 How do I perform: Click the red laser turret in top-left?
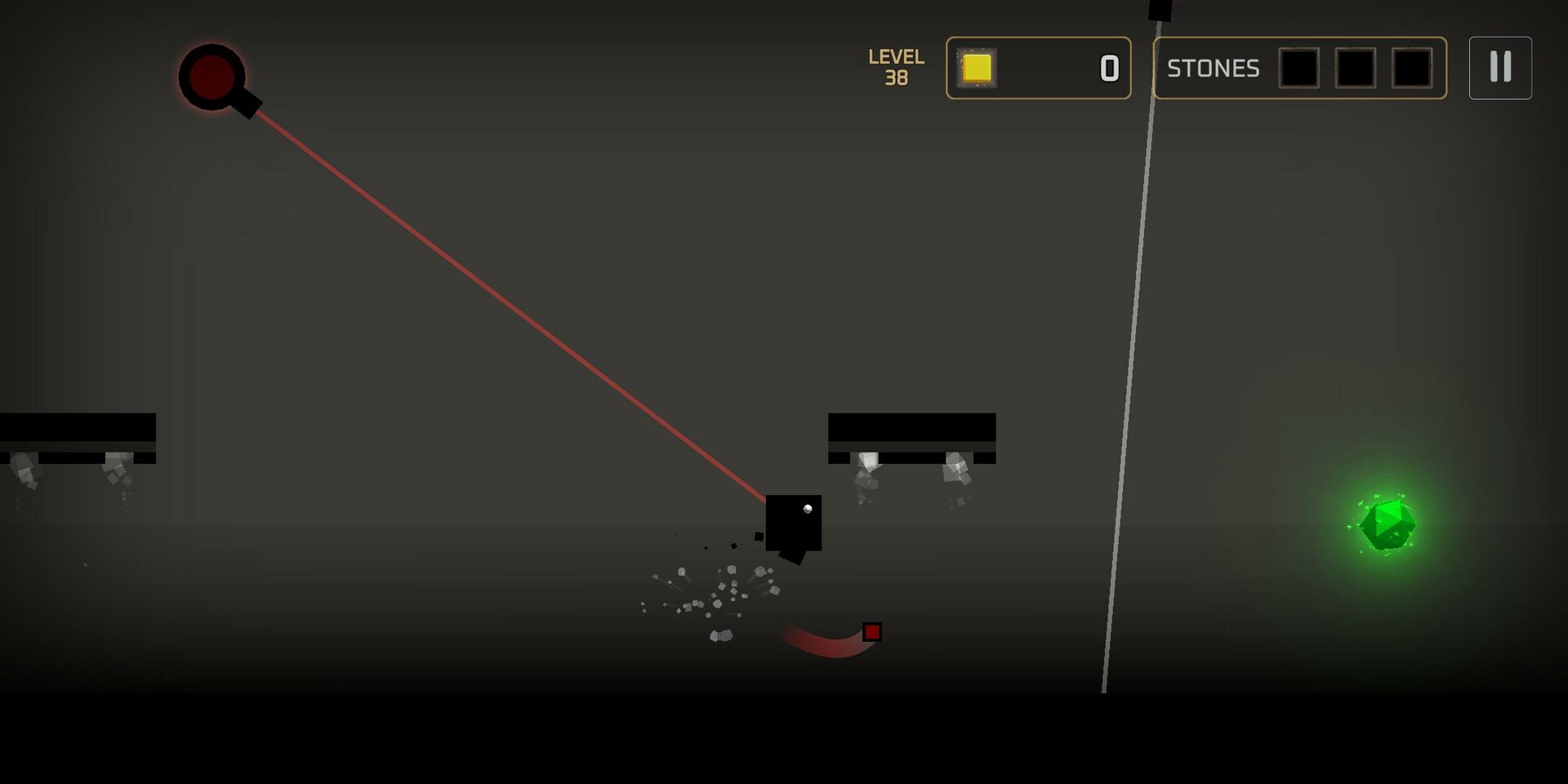click(x=212, y=78)
